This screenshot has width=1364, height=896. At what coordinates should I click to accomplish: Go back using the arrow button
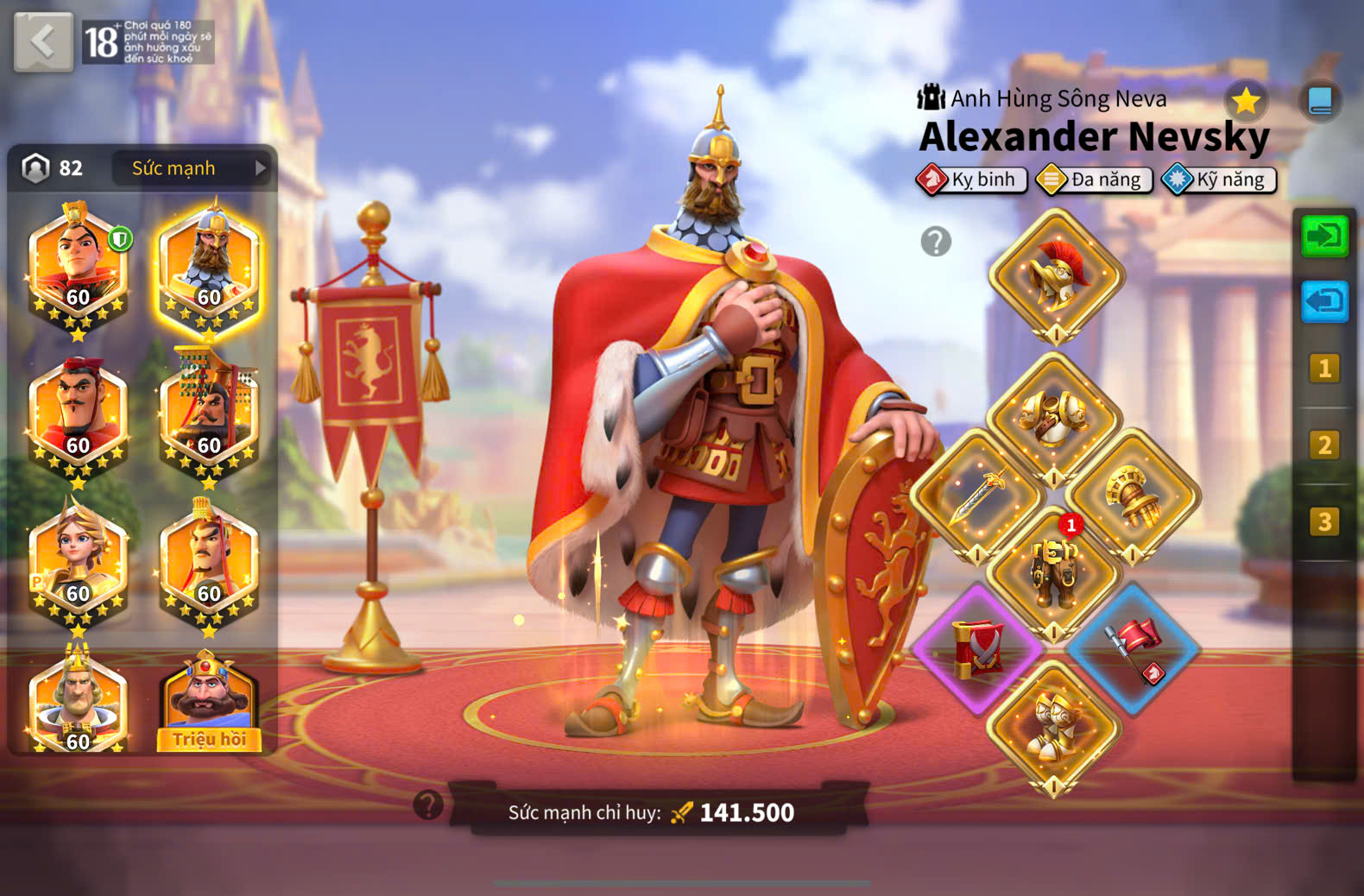click(x=43, y=41)
